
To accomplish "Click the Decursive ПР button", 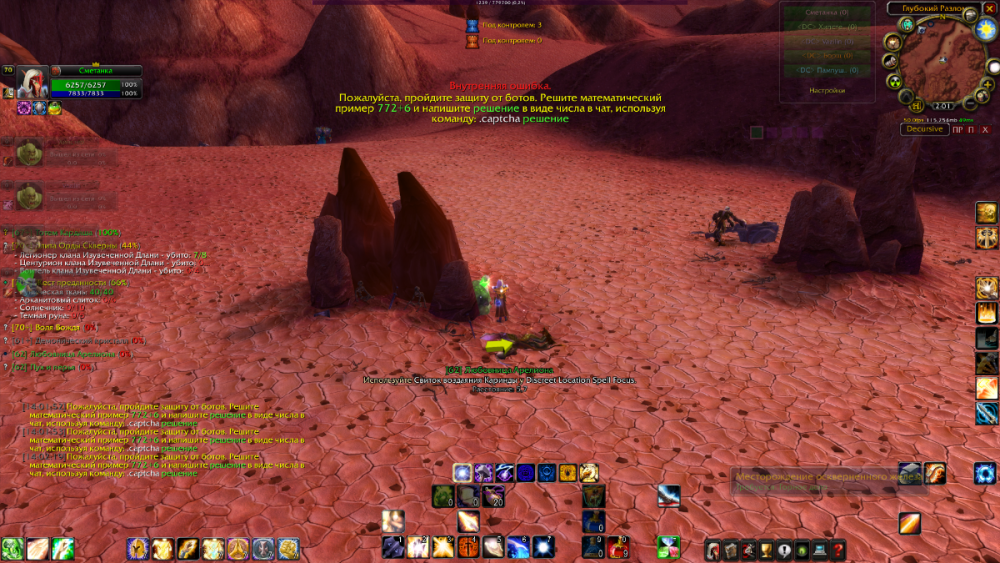I will [x=957, y=129].
